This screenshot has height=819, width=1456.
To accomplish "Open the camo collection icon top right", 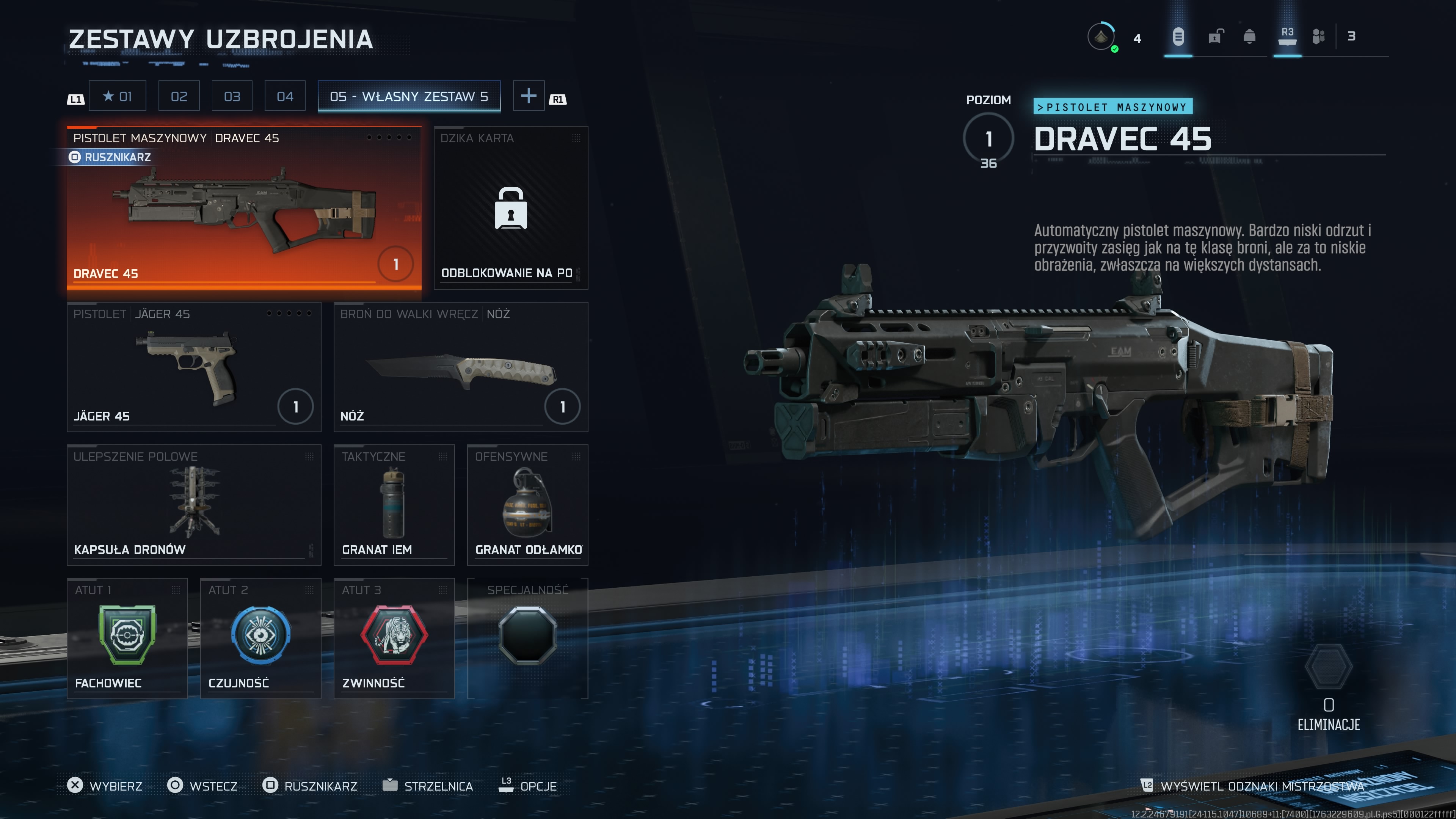I will pos(1320,37).
